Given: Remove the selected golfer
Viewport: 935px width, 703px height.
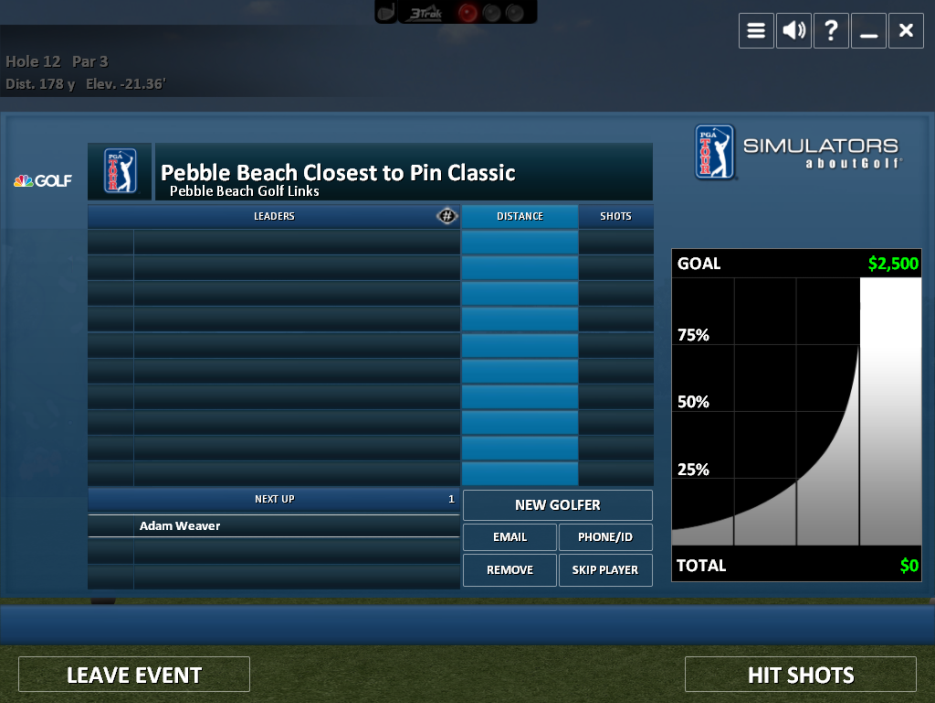Looking at the screenshot, I should click(x=510, y=570).
